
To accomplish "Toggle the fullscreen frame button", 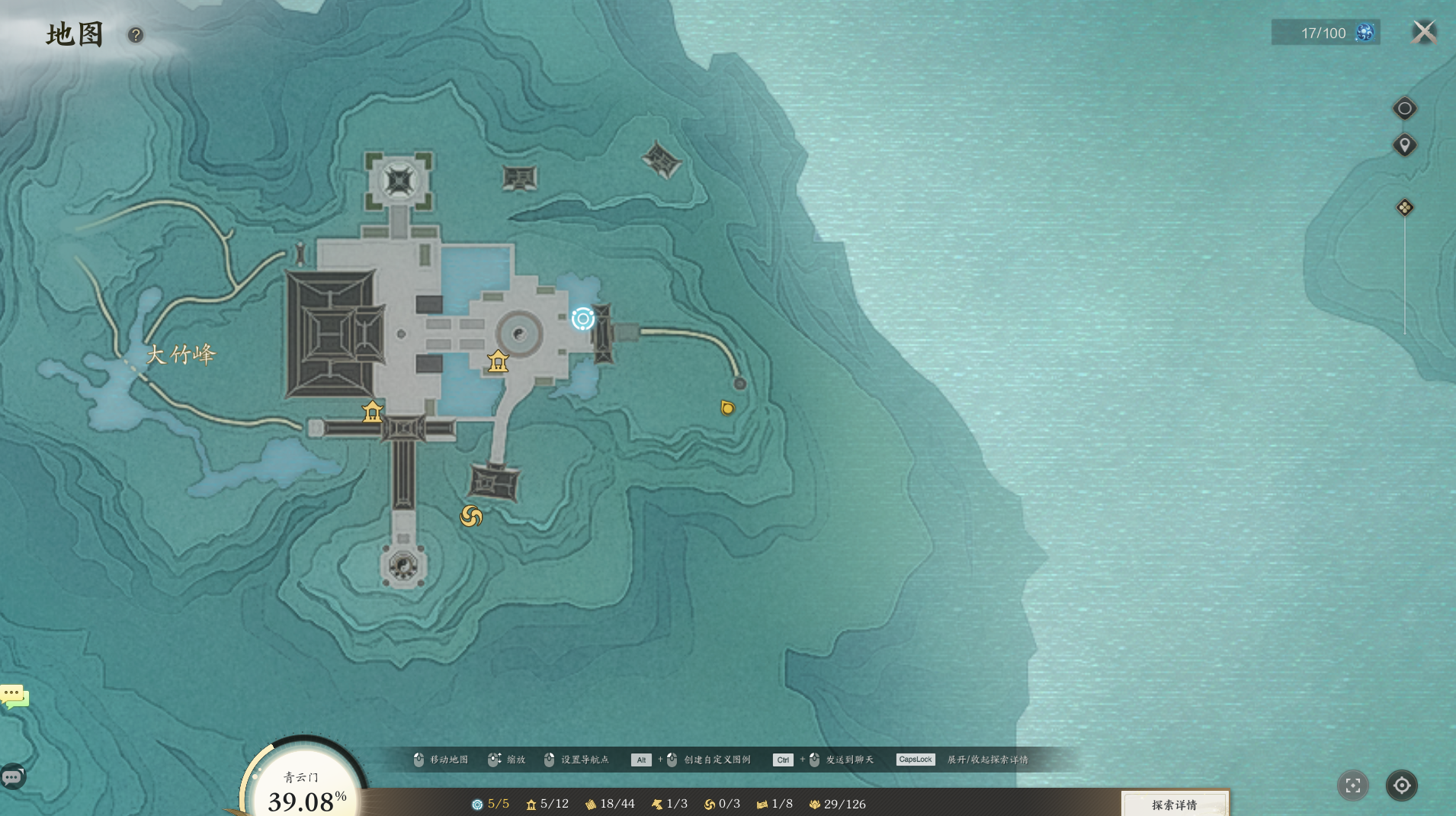I will [x=1353, y=785].
